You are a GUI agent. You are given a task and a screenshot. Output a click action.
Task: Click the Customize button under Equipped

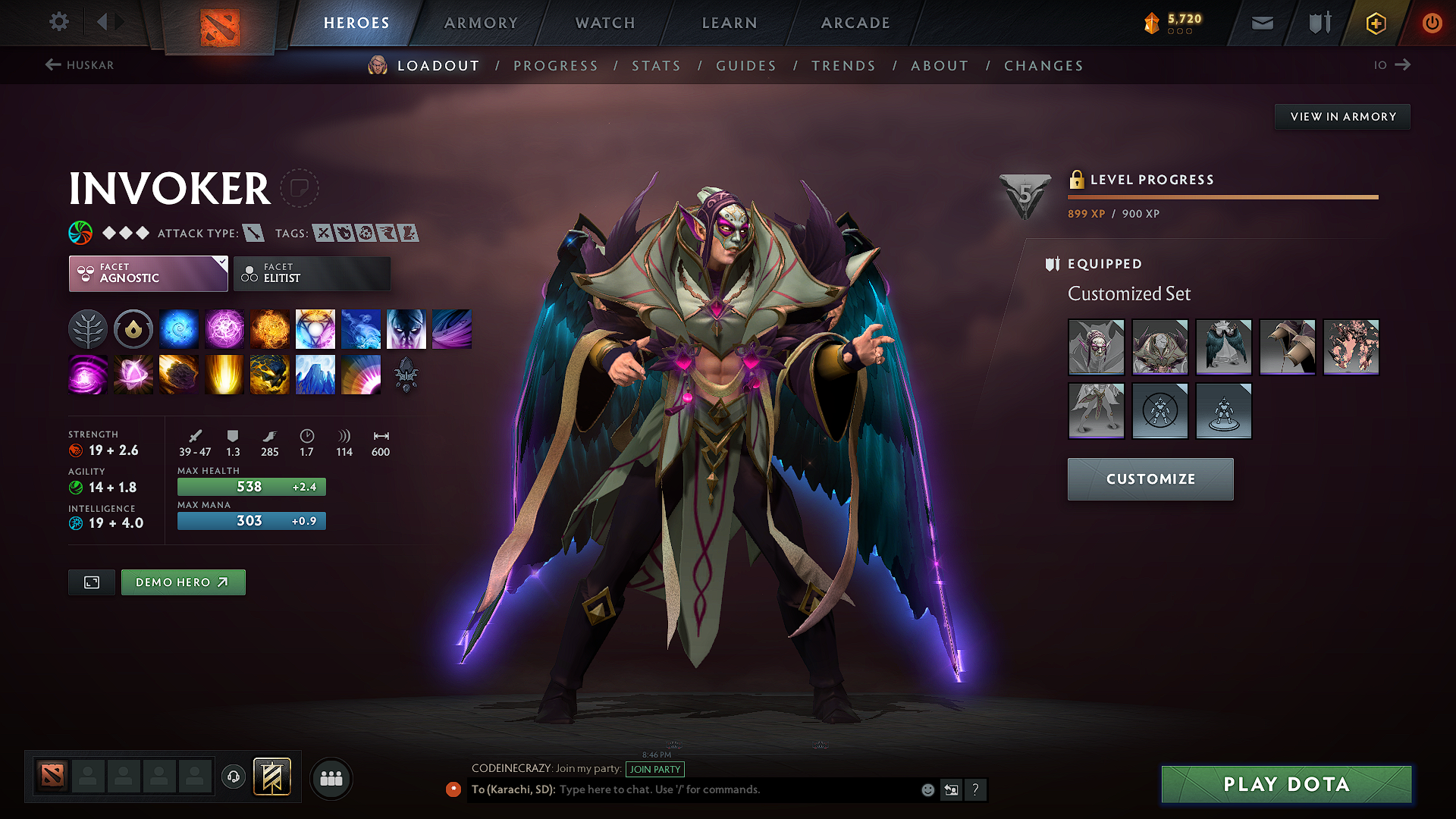(1150, 479)
